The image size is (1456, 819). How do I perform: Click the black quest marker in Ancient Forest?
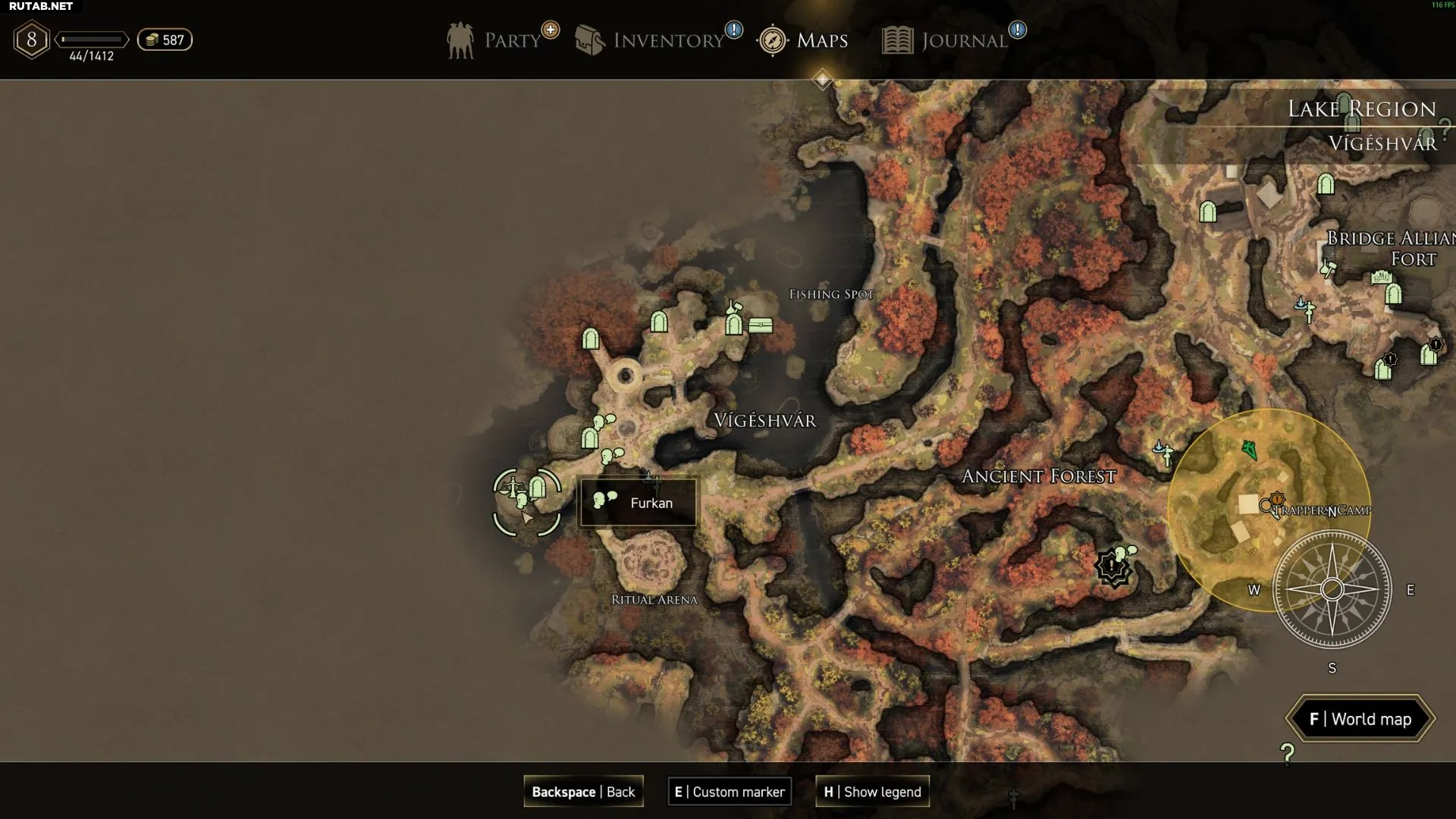tap(1112, 566)
